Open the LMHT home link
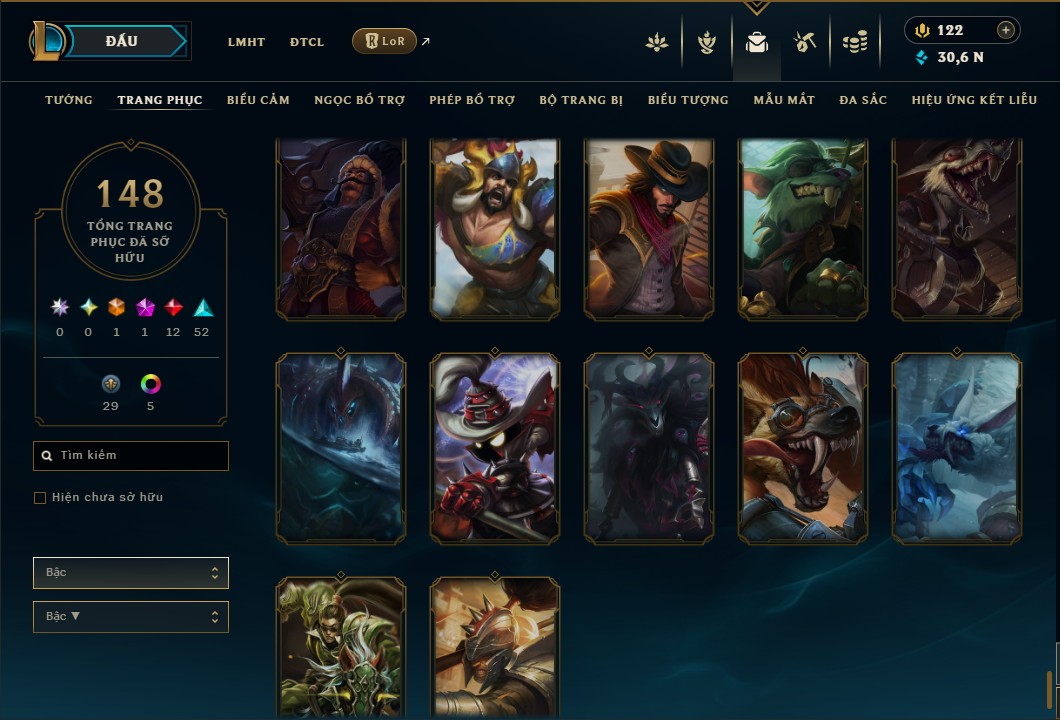 [x=246, y=42]
